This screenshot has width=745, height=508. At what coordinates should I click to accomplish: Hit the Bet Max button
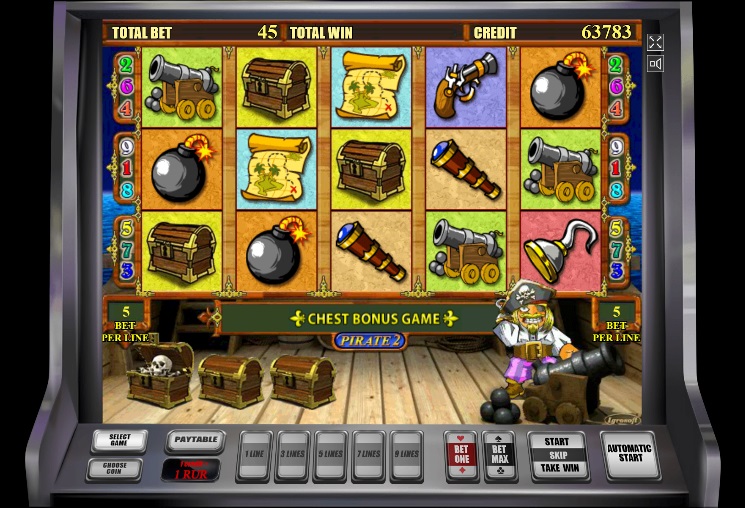click(500, 454)
